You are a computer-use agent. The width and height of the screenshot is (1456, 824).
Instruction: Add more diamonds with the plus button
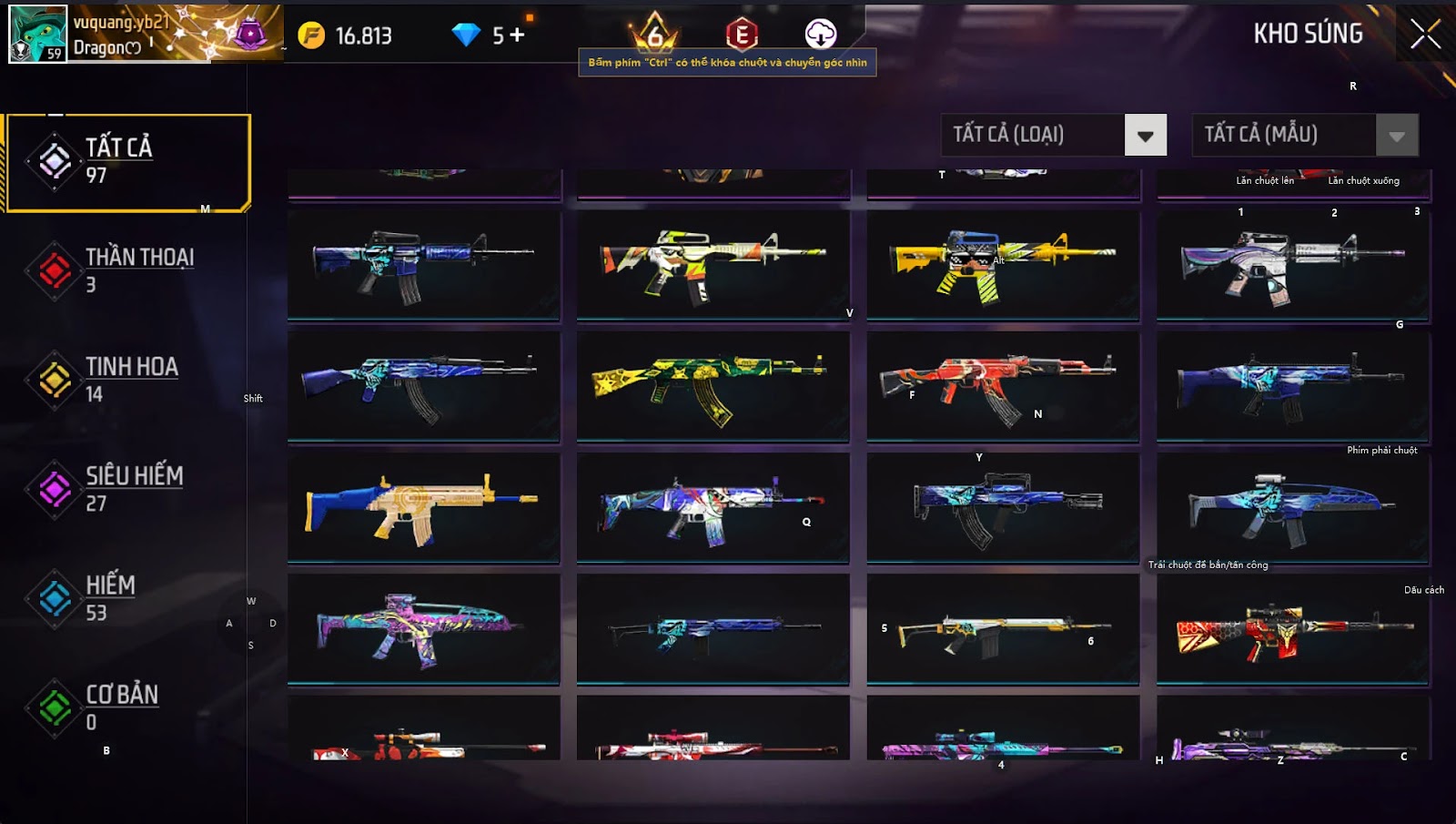coord(517,36)
